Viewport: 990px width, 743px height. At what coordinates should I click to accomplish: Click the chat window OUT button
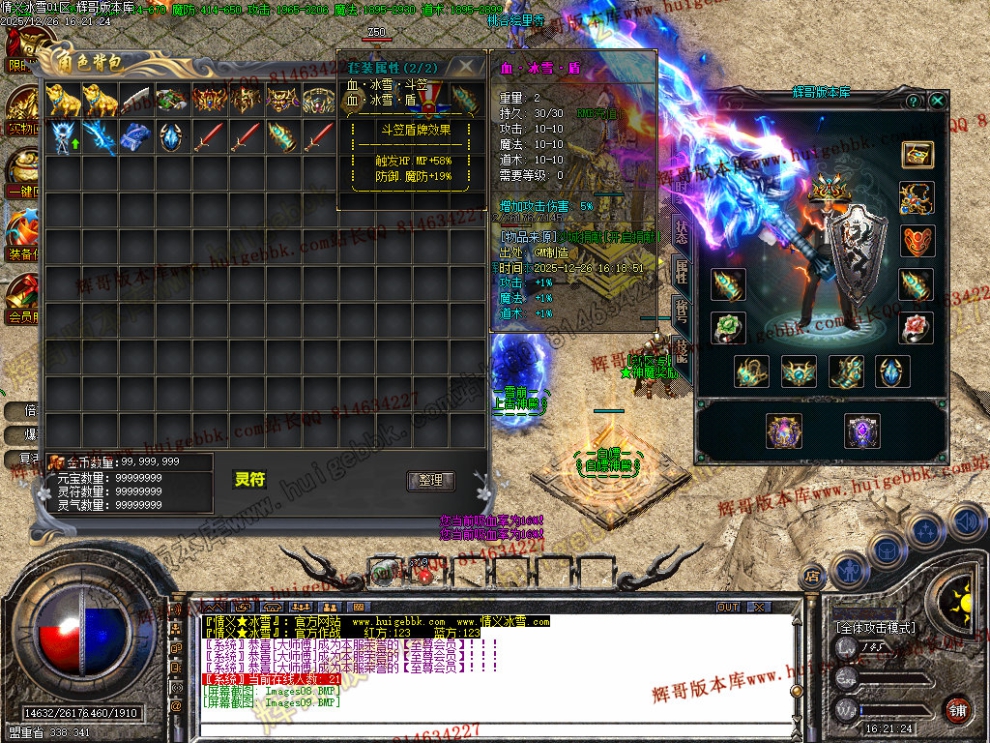click(x=729, y=607)
